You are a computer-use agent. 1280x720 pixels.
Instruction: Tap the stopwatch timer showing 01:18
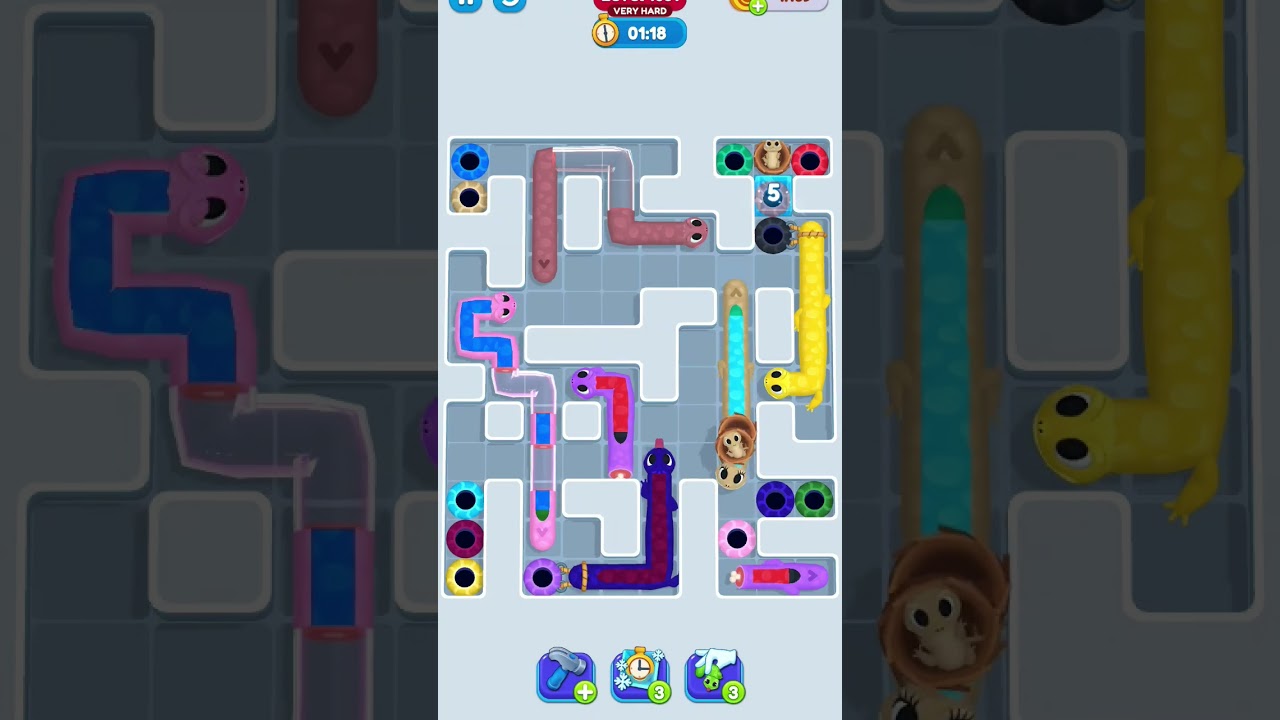pyautogui.click(x=639, y=32)
